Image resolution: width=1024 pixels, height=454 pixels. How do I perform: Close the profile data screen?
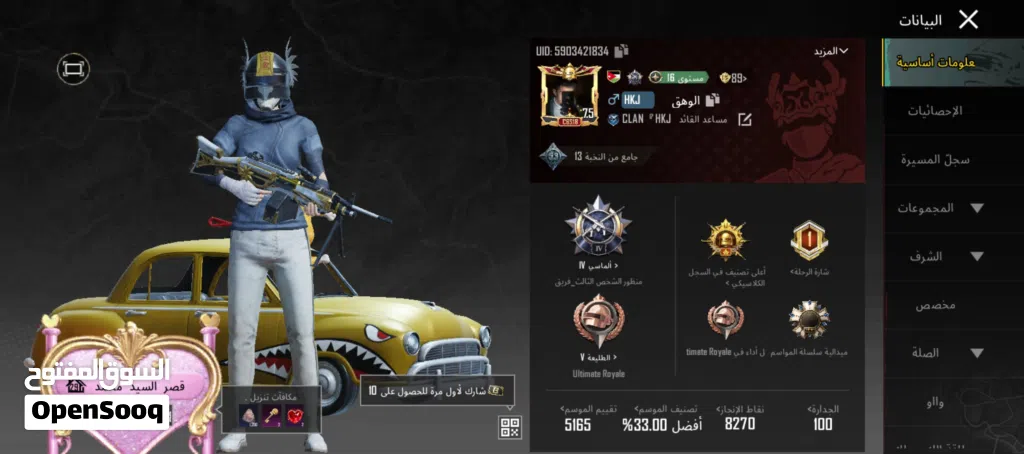click(x=967, y=19)
